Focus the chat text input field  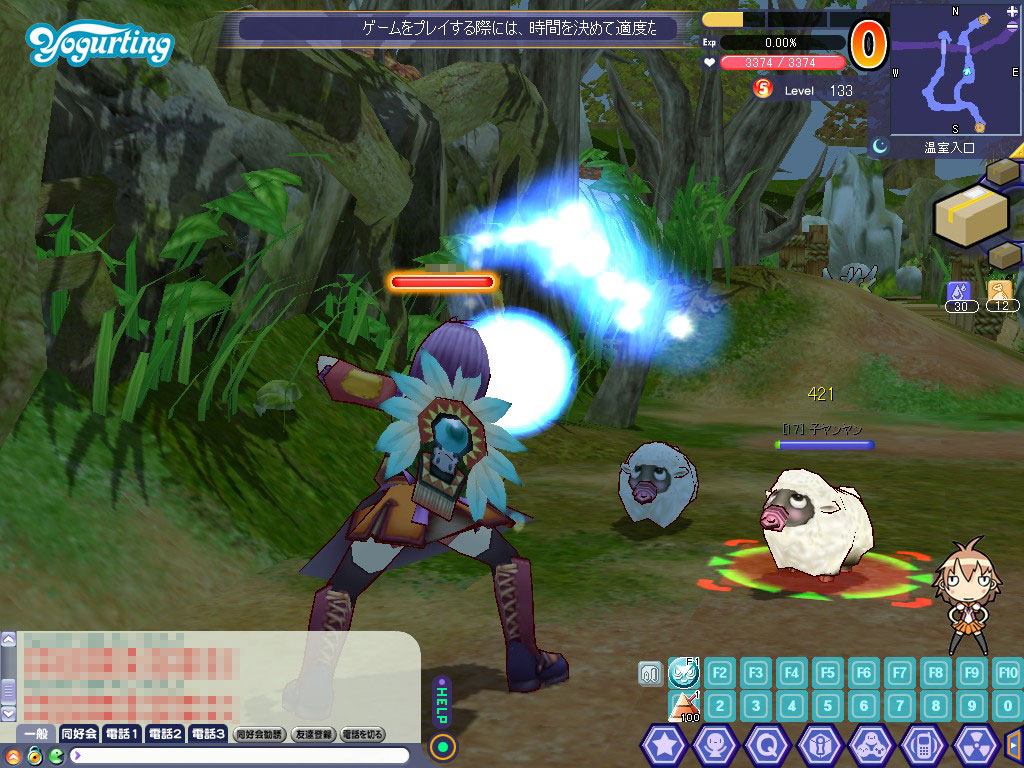coord(240,755)
